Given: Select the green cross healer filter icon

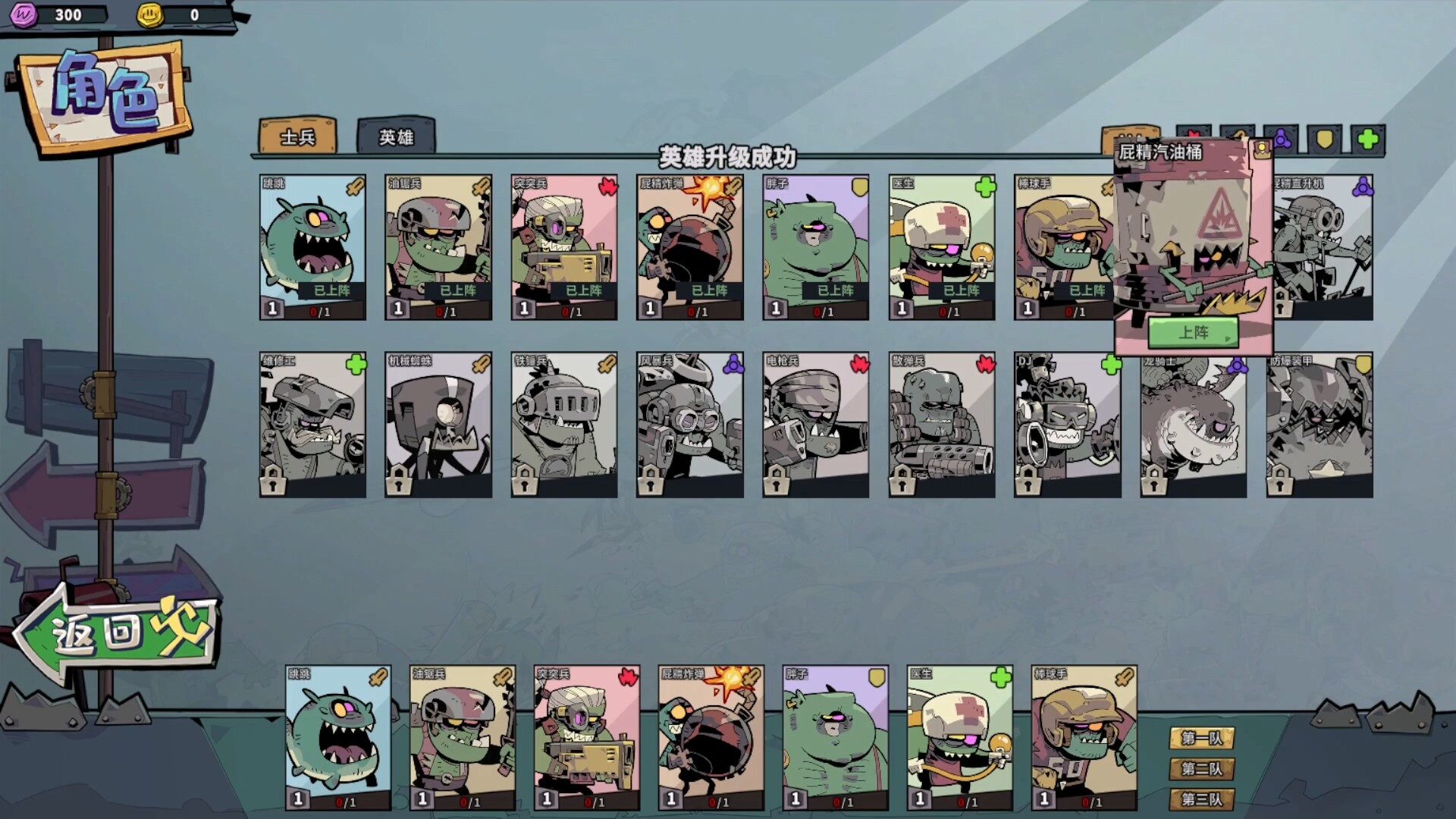Looking at the screenshot, I should (x=1368, y=139).
